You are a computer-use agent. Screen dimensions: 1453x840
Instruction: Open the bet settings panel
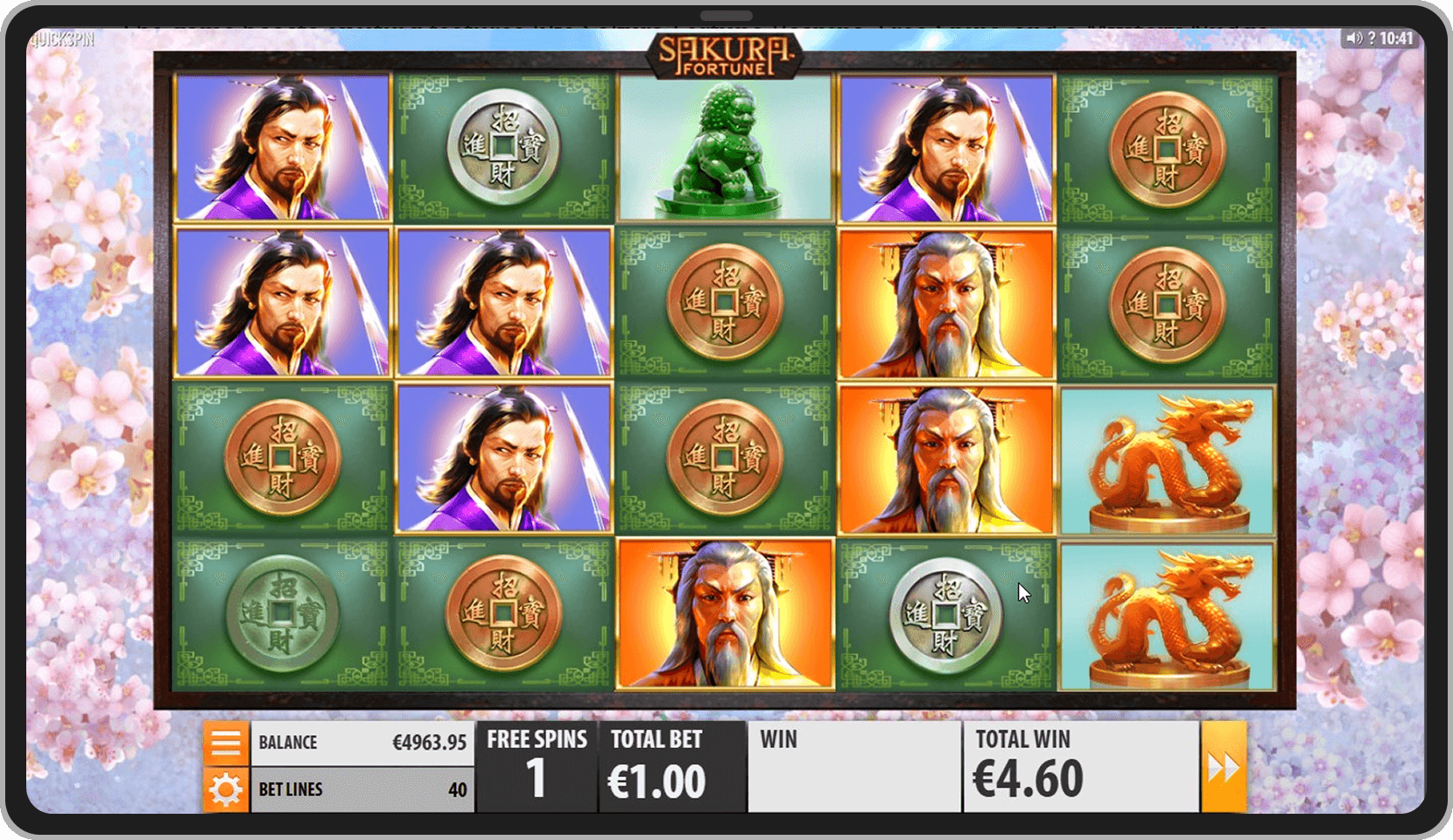tap(227, 788)
